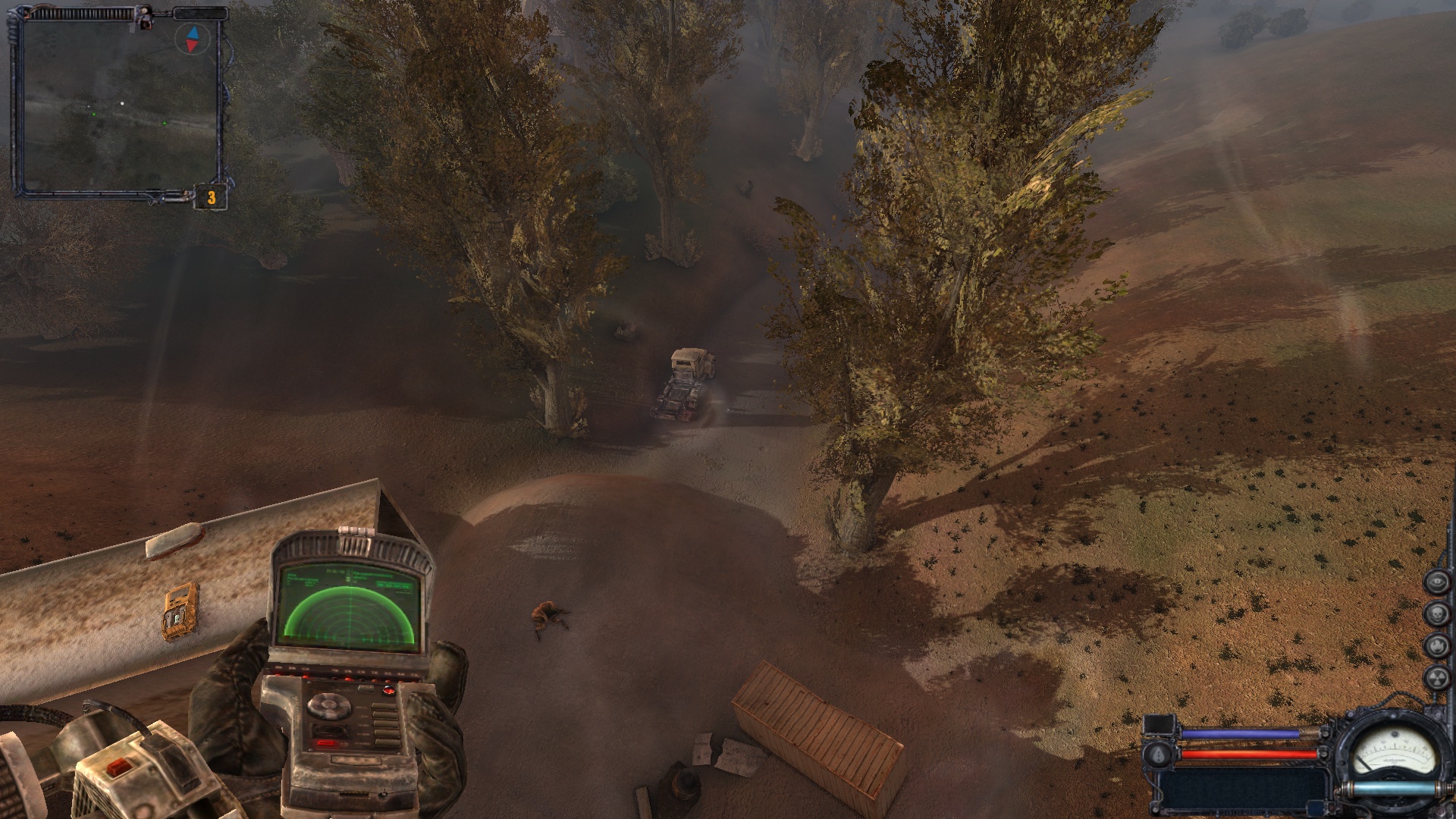Click the compass with blue and red arrows
This screenshot has width=1456, height=819.
click(192, 39)
